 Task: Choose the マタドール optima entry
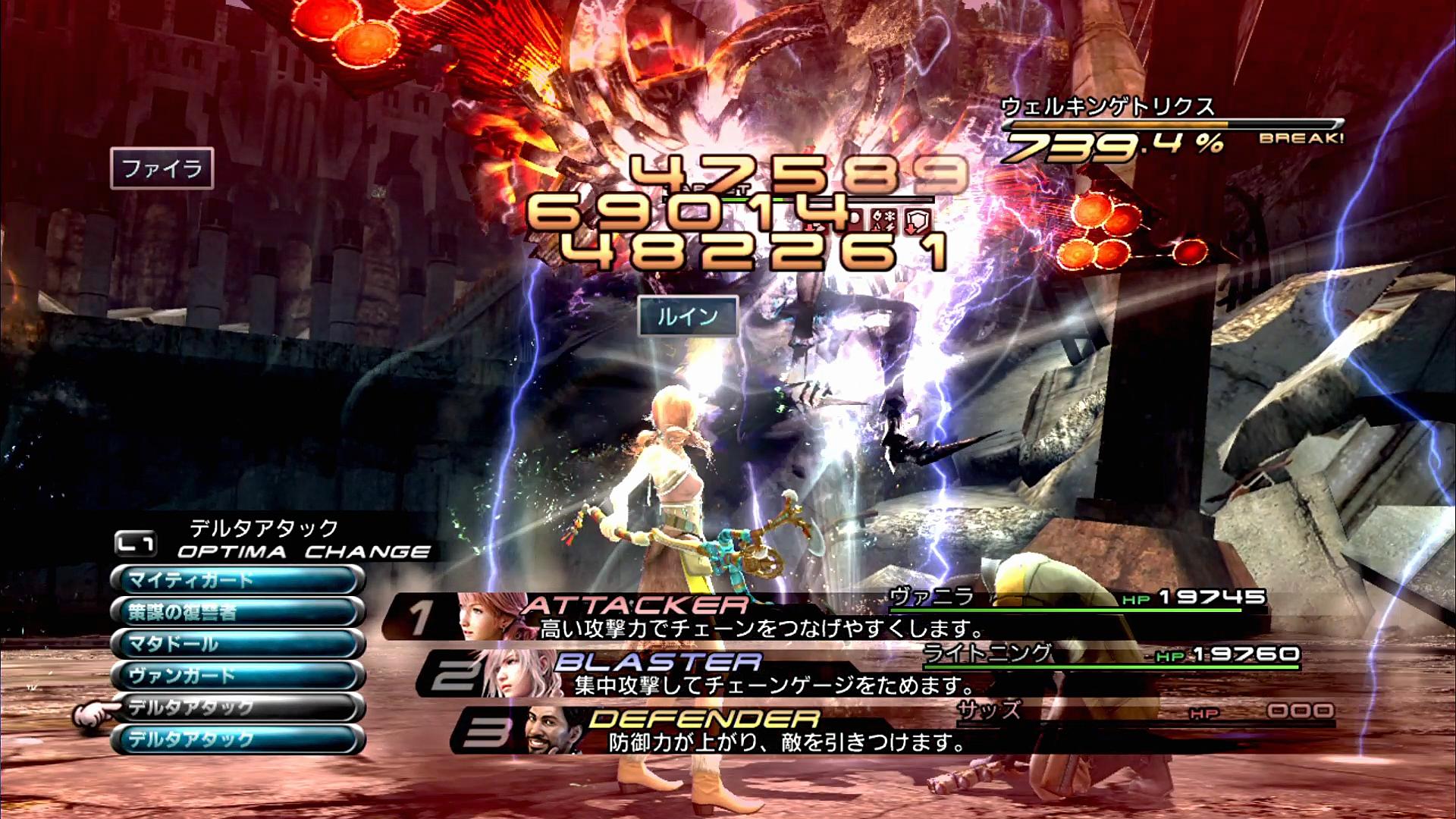tap(237, 645)
